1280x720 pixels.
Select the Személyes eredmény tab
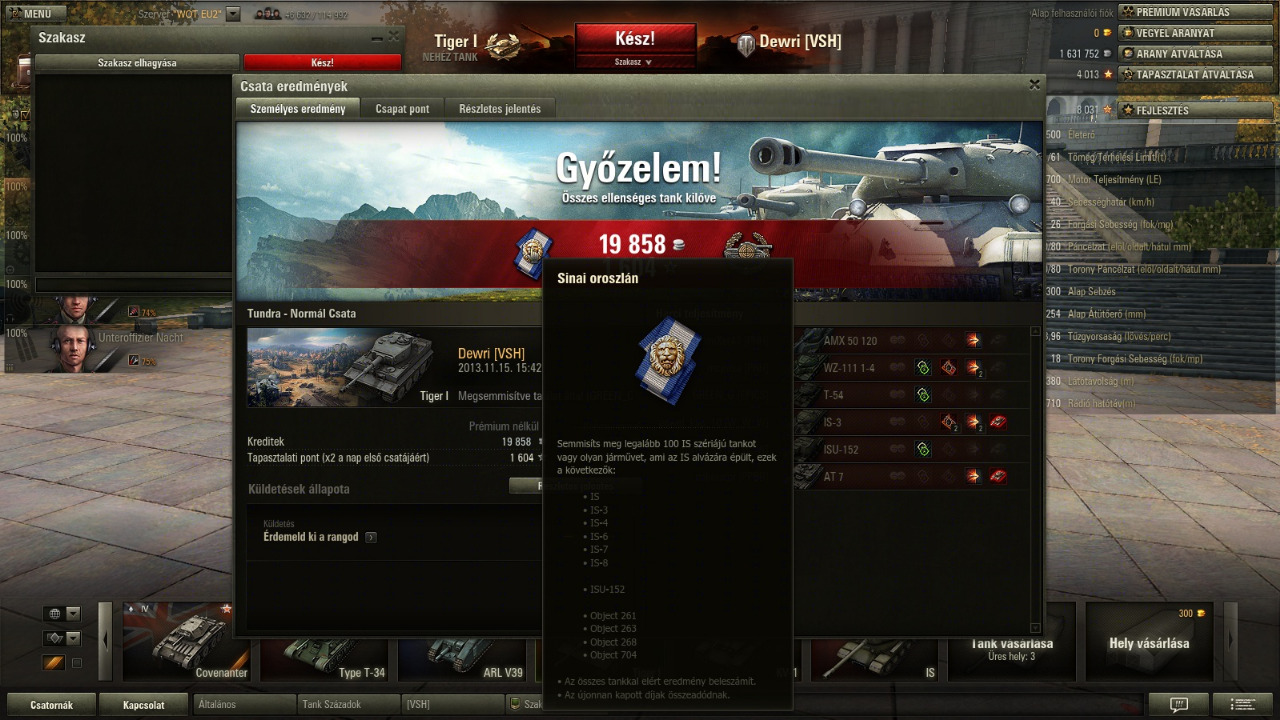coord(298,109)
